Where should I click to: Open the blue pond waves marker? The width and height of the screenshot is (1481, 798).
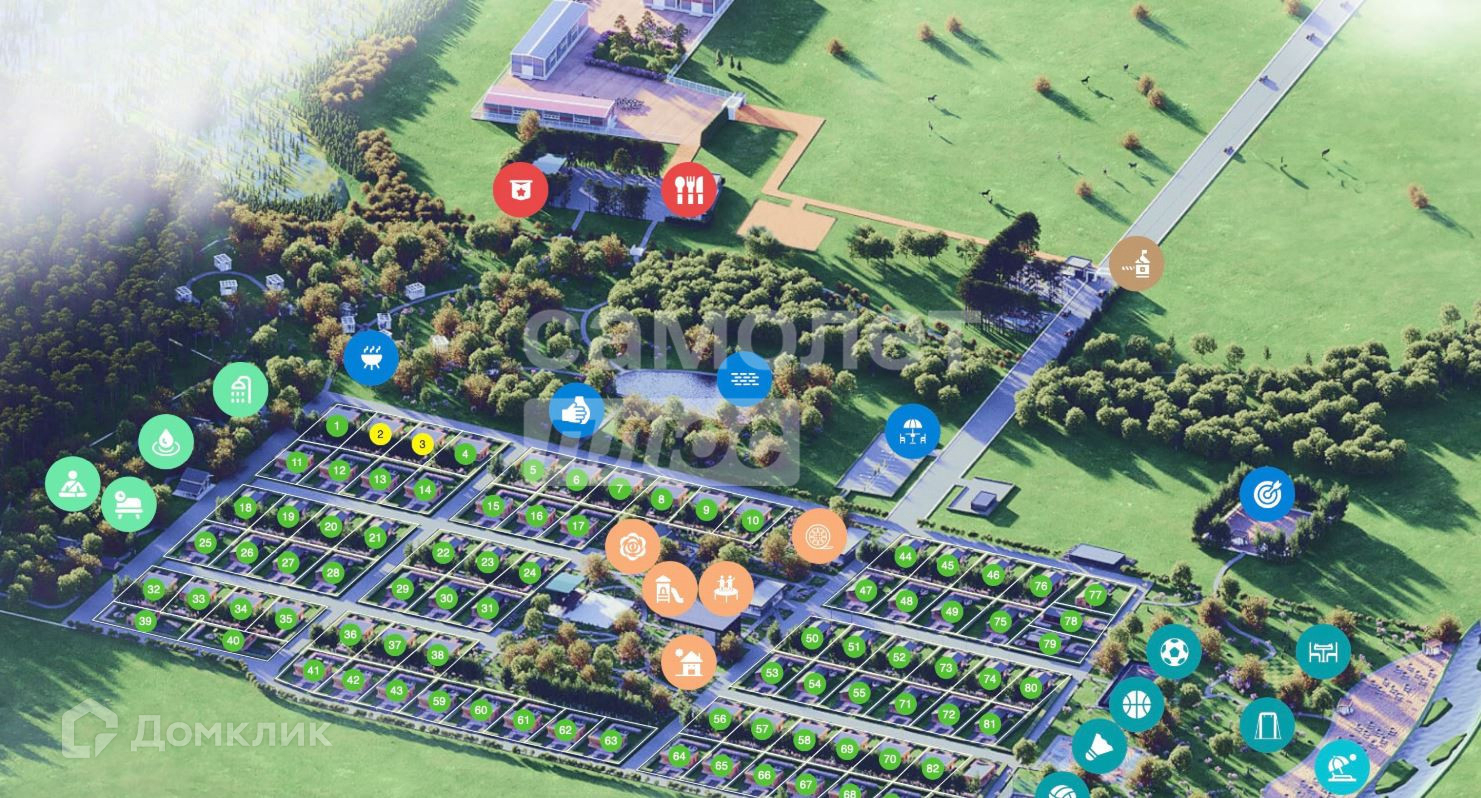tap(744, 379)
